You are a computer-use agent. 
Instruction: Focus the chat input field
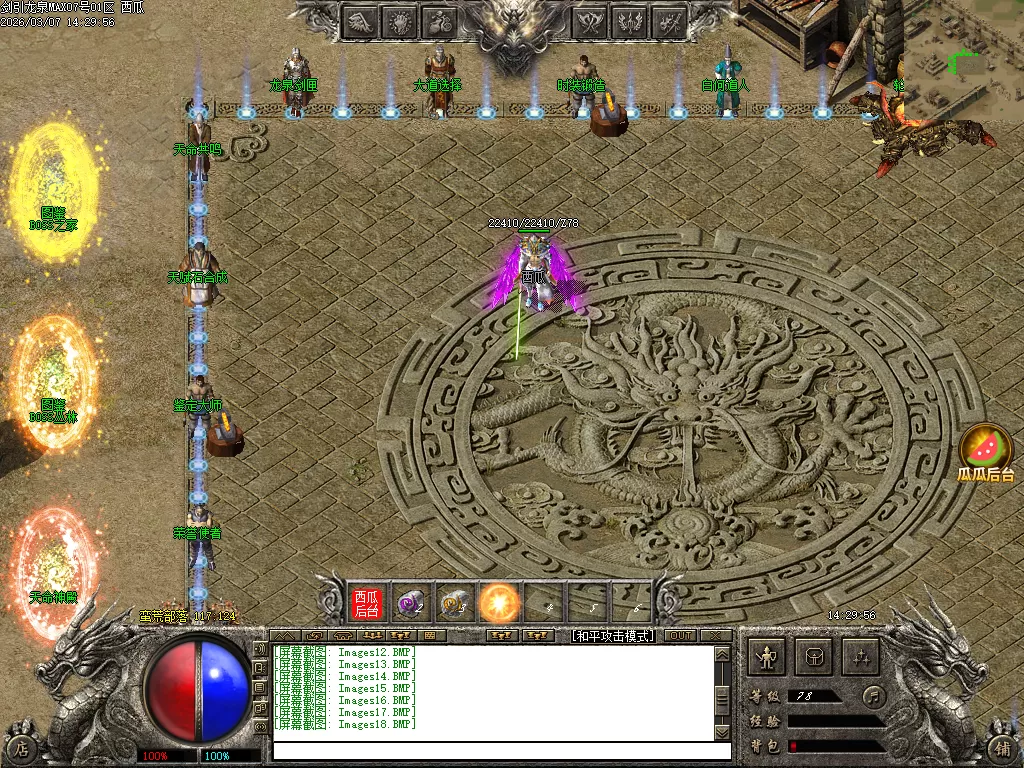point(500,750)
